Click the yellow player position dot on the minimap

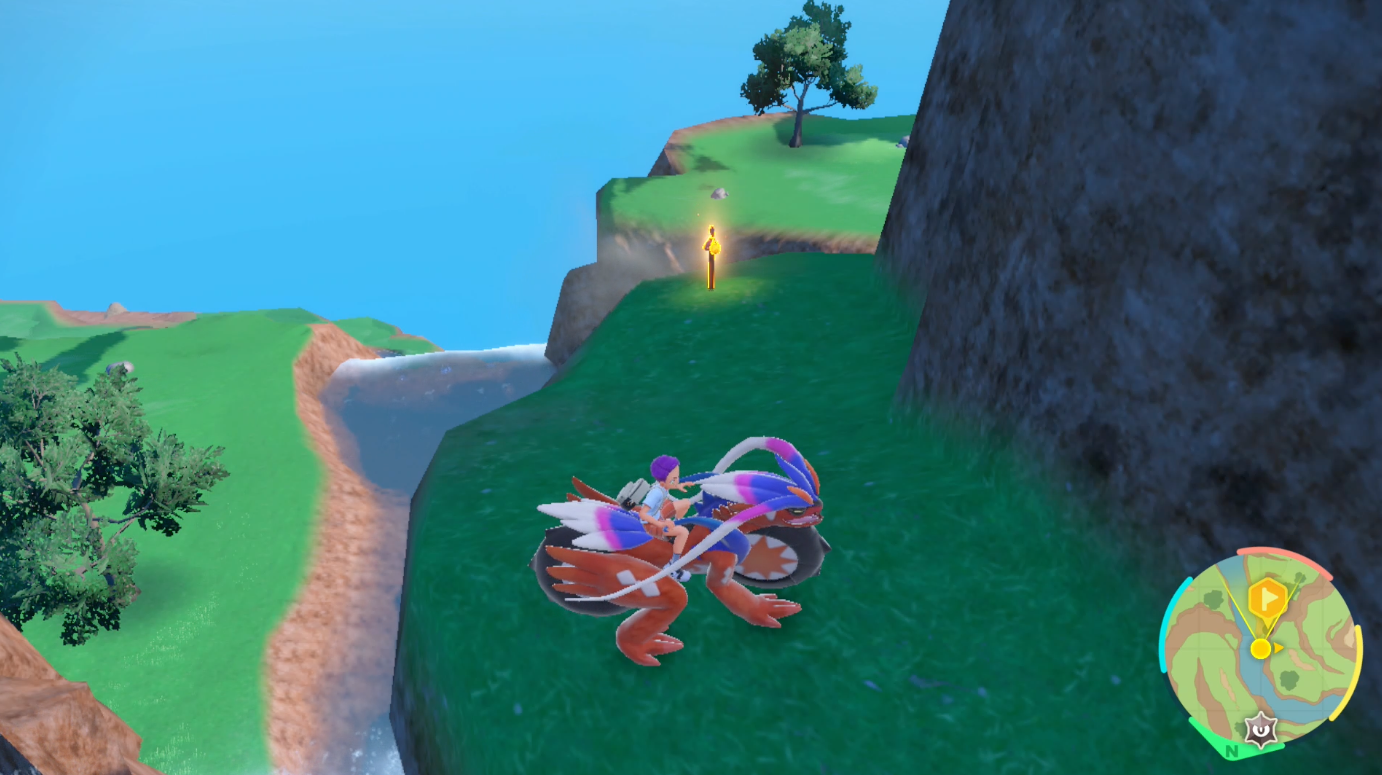(1260, 648)
